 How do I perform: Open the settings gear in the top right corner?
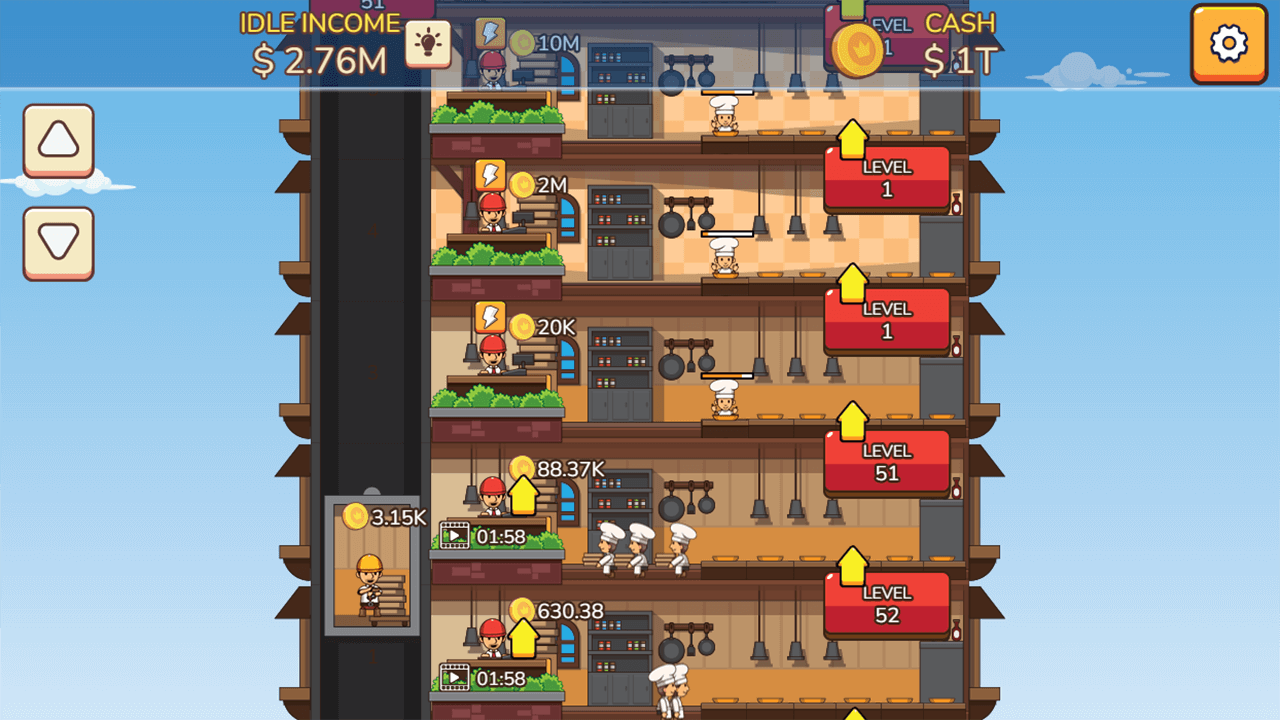1228,44
